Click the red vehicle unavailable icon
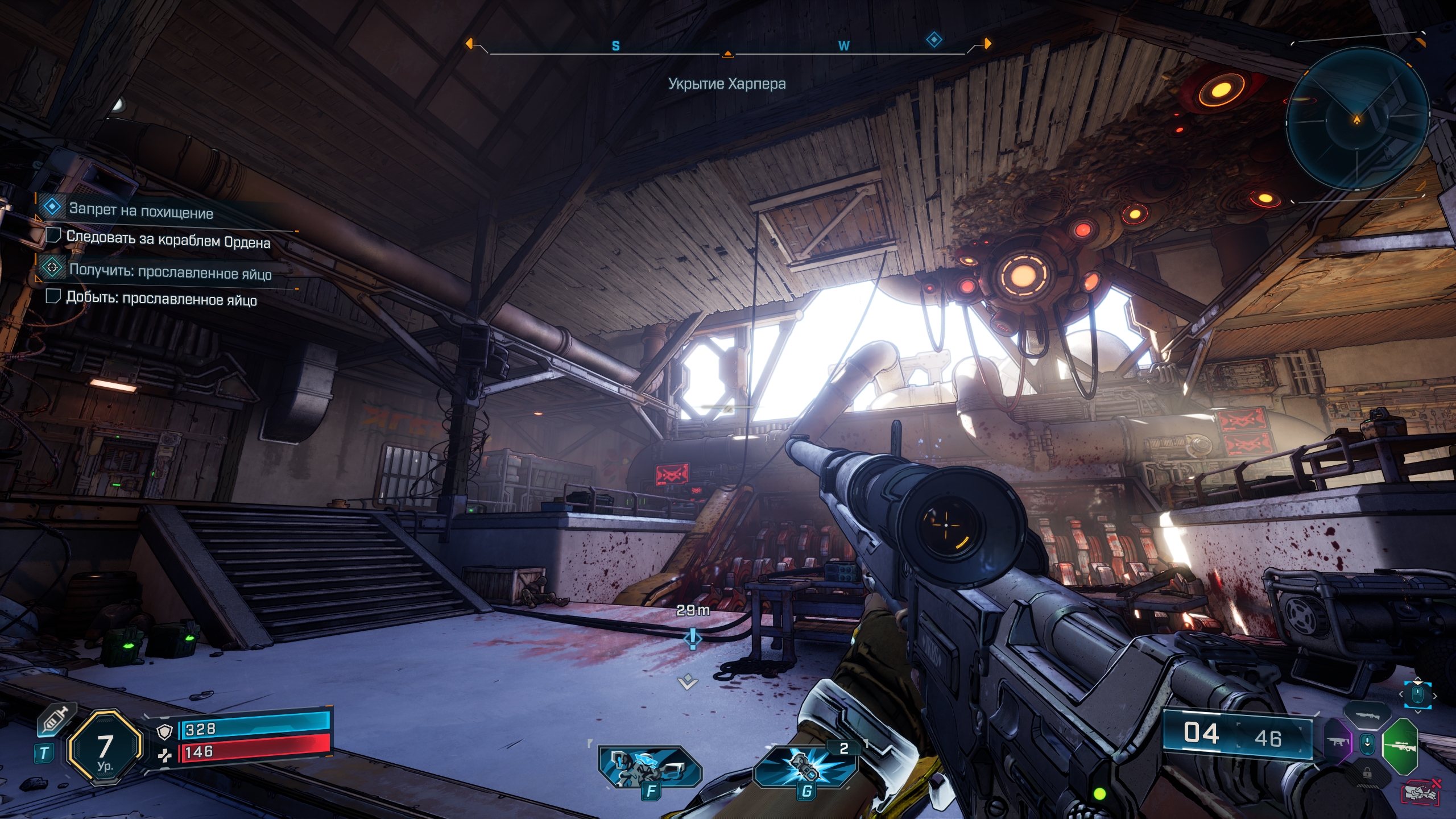 pyautogui.click(x=1420, y=792)
